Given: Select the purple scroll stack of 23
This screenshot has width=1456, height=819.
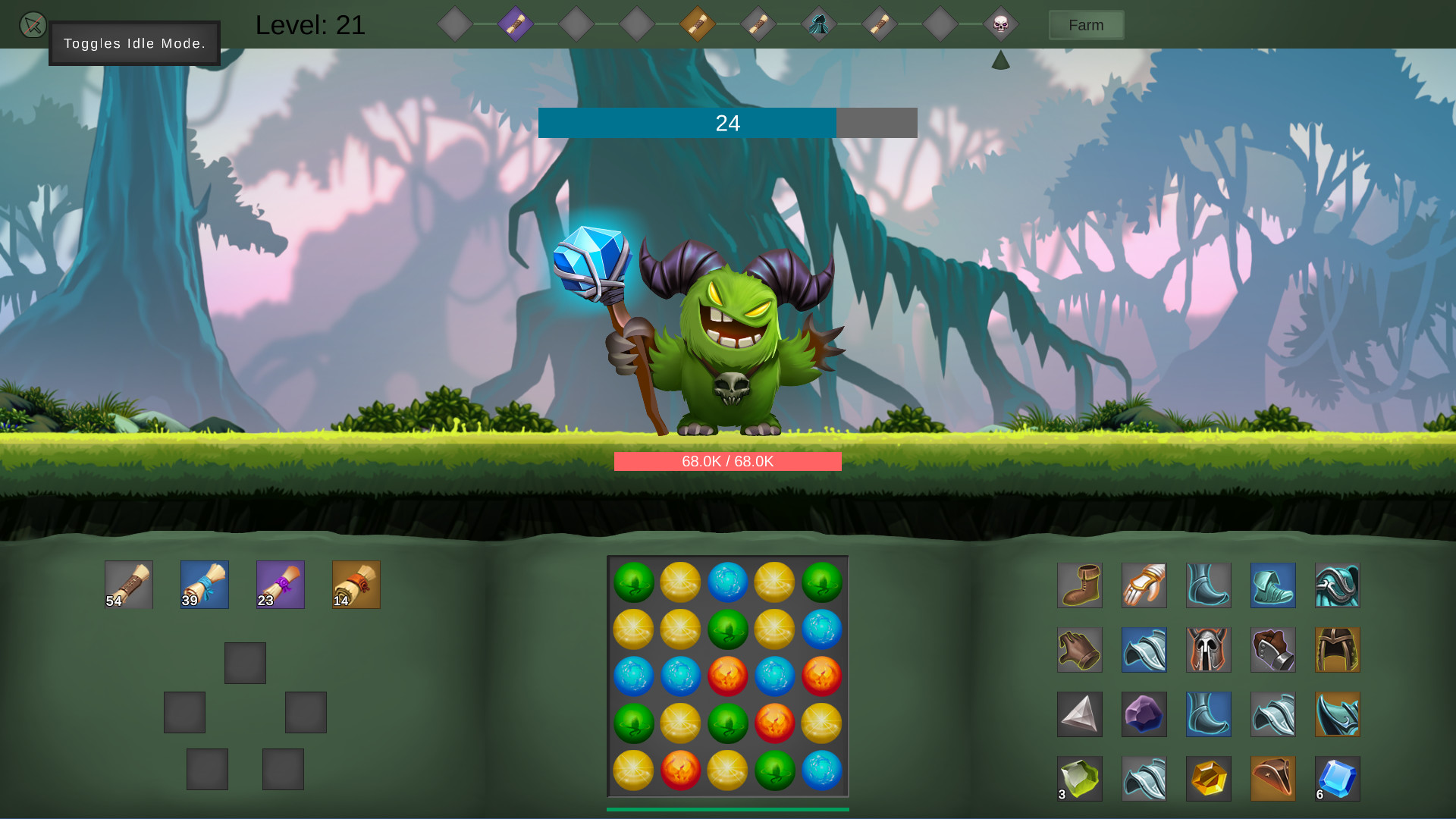Looking at the screenshot, I should (280, 584).
